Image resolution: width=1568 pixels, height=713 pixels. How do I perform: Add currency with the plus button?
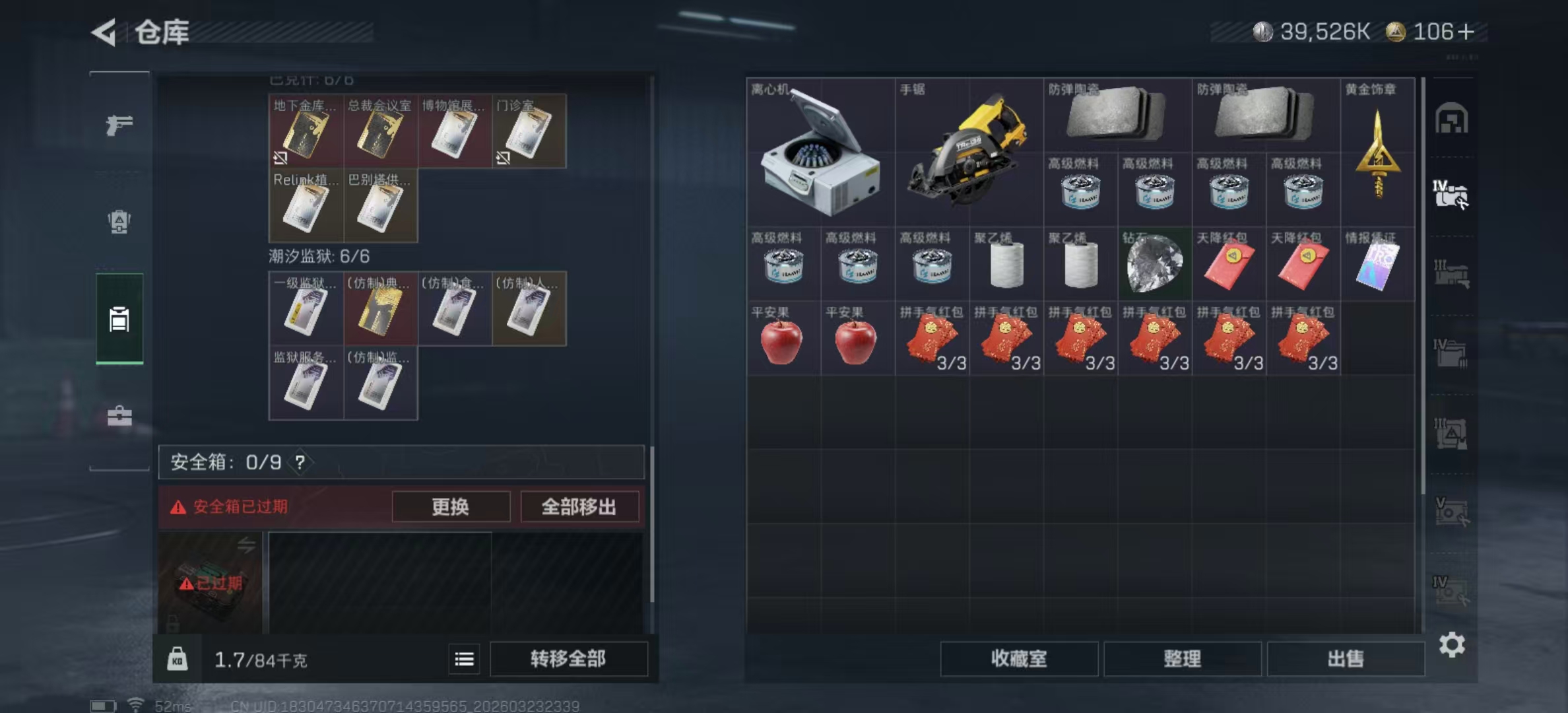tap(1466, 32)
